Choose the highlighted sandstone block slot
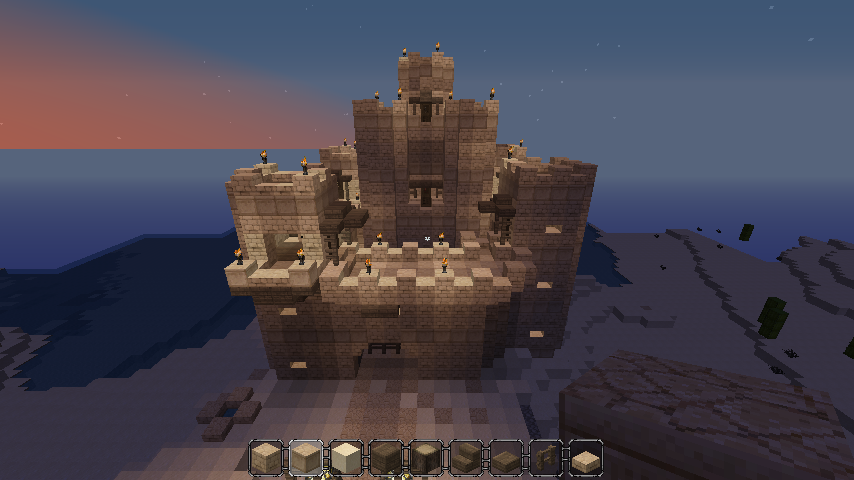This screenshot has width=854, height=480. point(306,457)
